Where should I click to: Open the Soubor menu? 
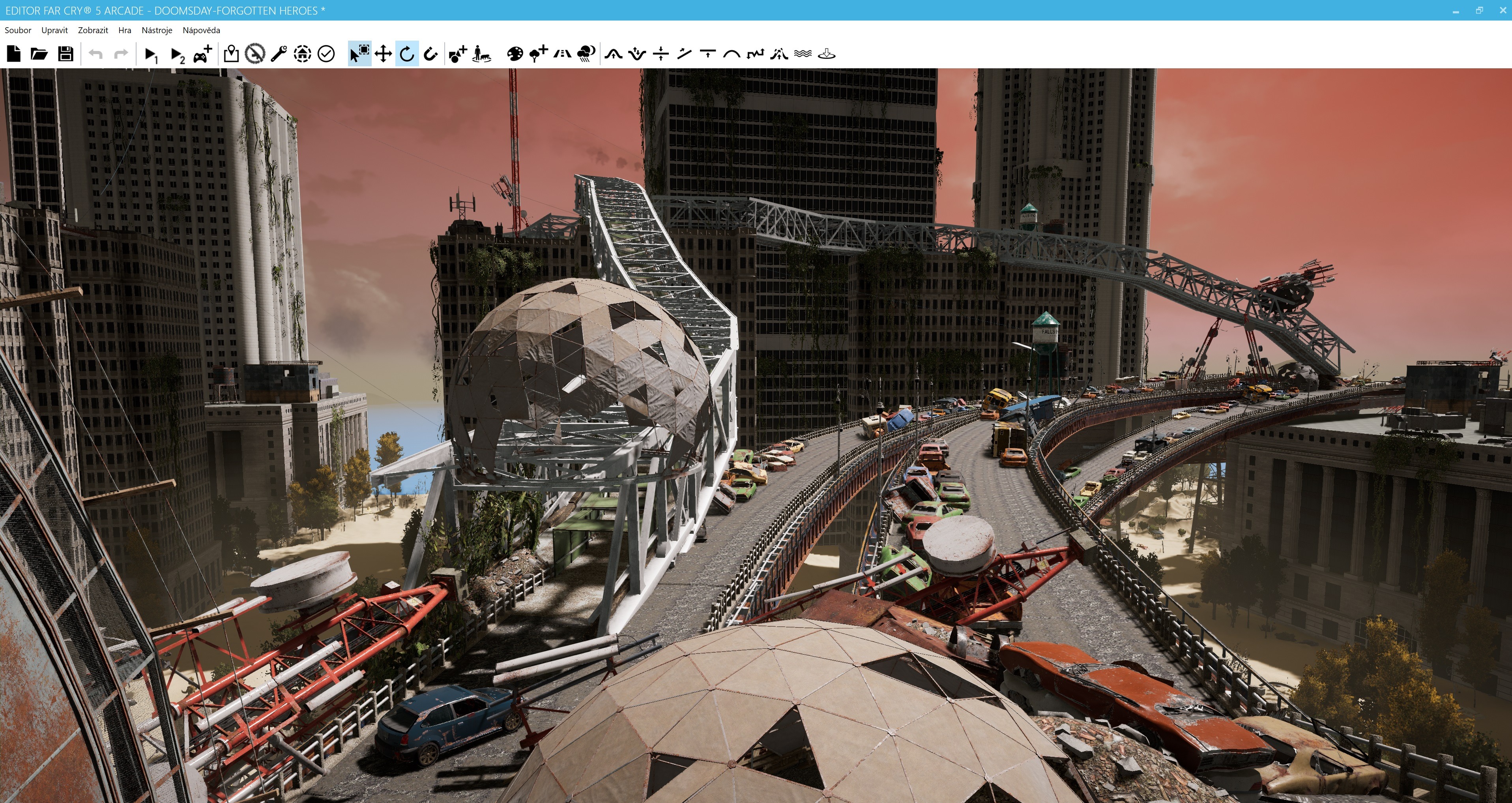[18, 30]
